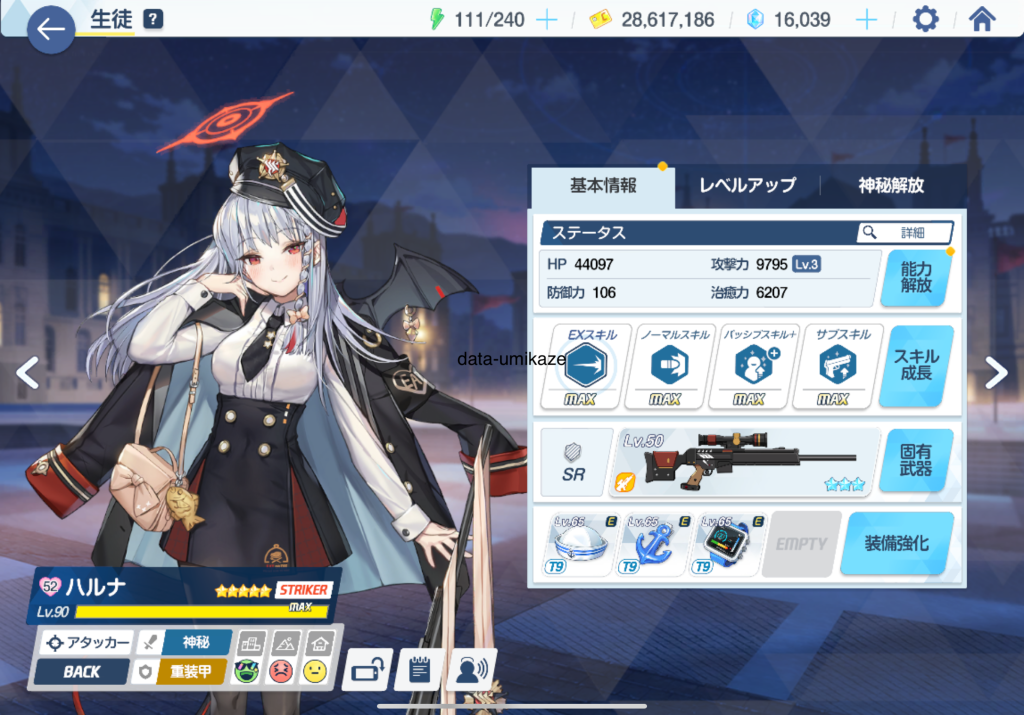
Task: Select the 基本情報 tab
Action: 603,185
